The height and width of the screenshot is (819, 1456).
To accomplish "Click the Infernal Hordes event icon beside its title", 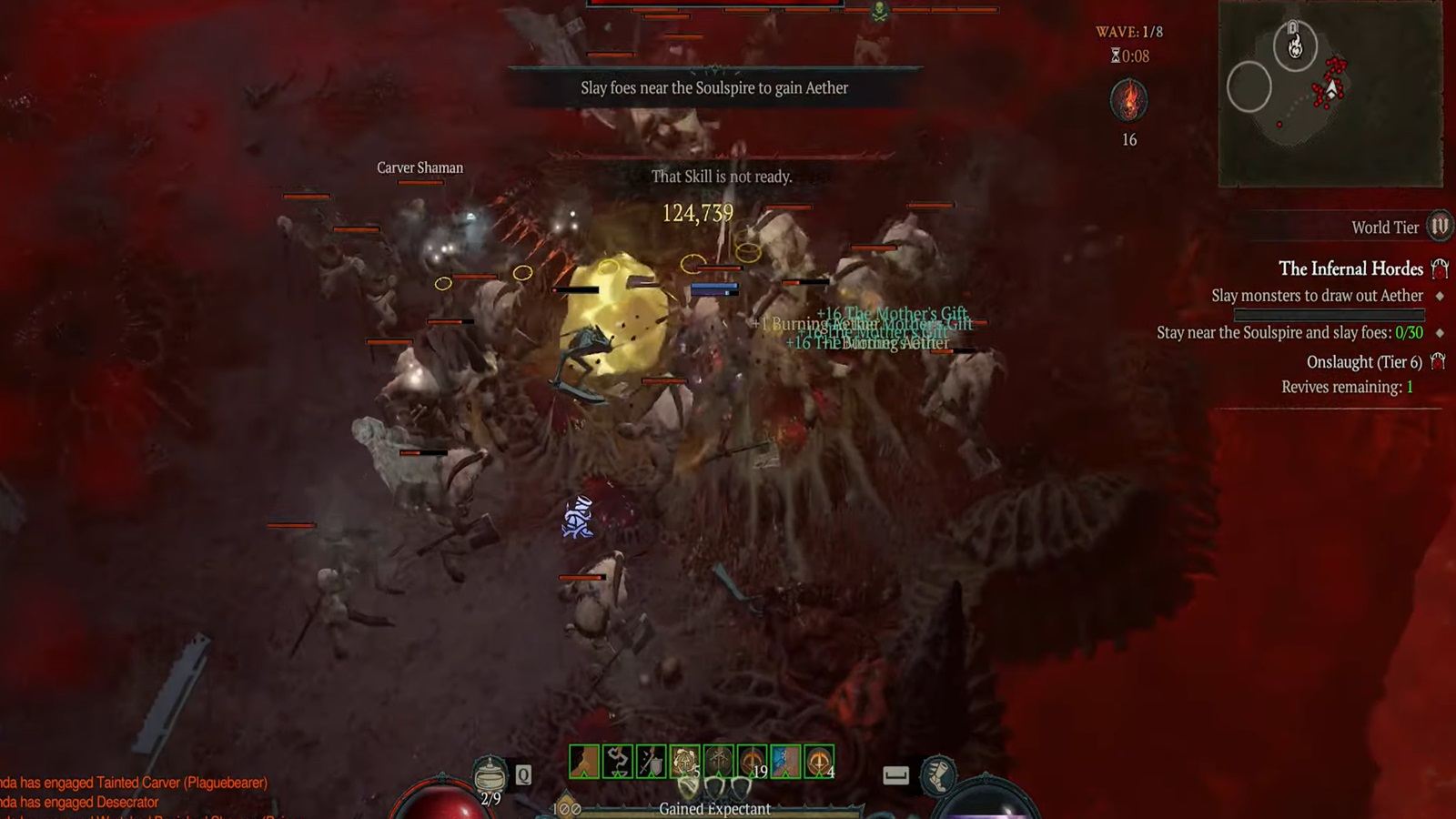I will coord(1438,269).
